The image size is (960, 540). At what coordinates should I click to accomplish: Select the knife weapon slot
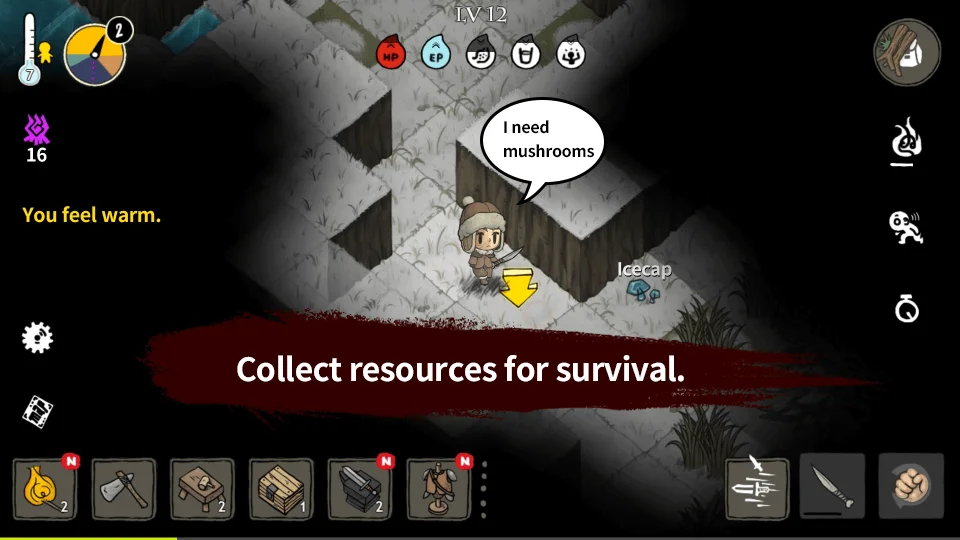pyautogui.click(x=832, y=487)
